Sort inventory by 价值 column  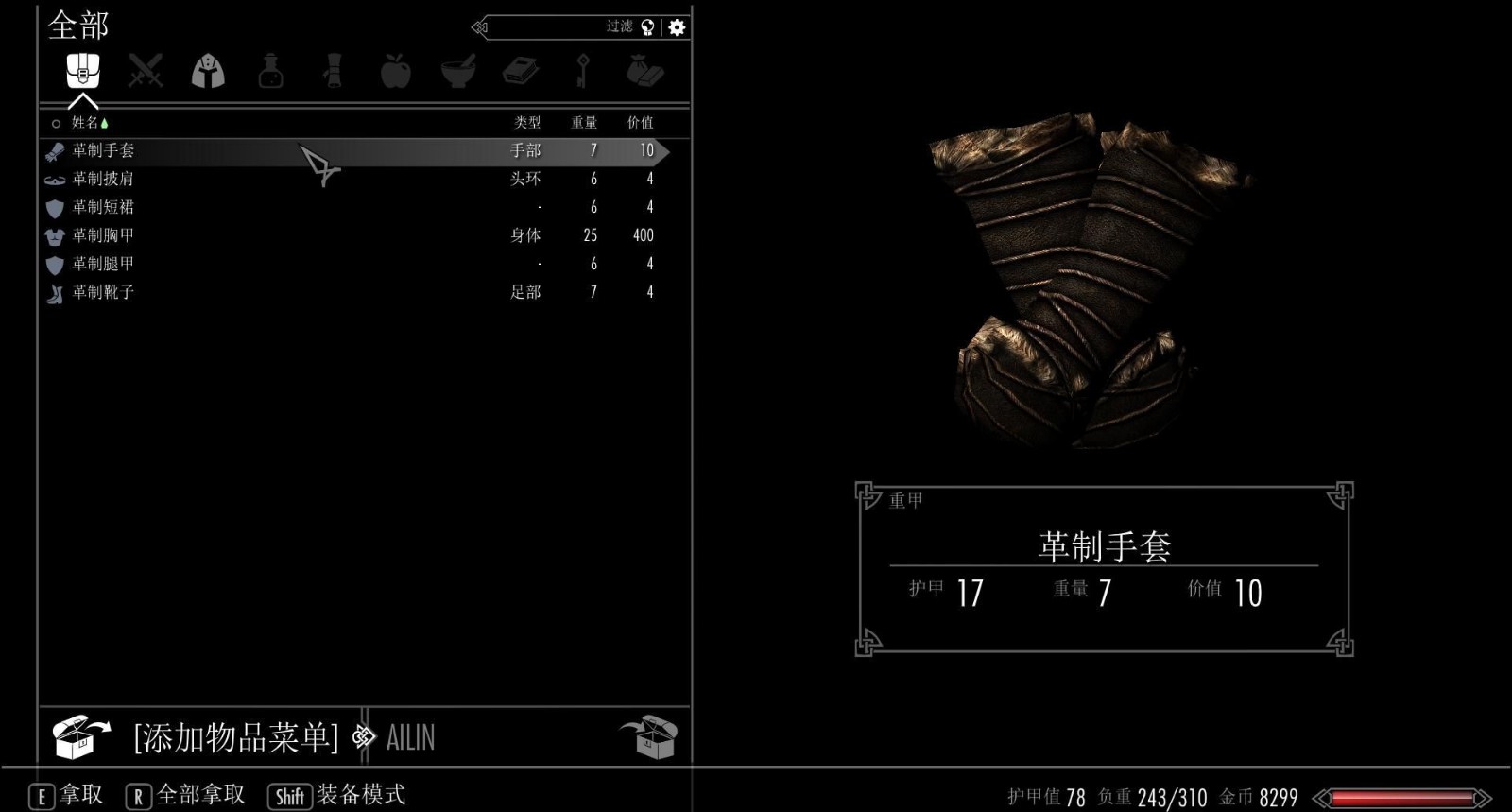644,122
